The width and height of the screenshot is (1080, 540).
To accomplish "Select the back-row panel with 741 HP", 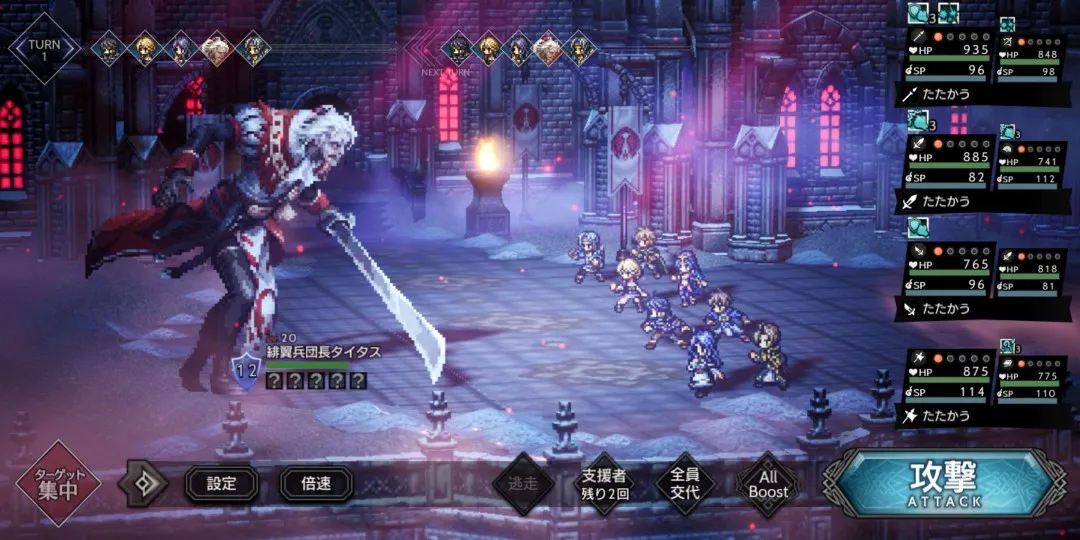I will click(1031, 169).
